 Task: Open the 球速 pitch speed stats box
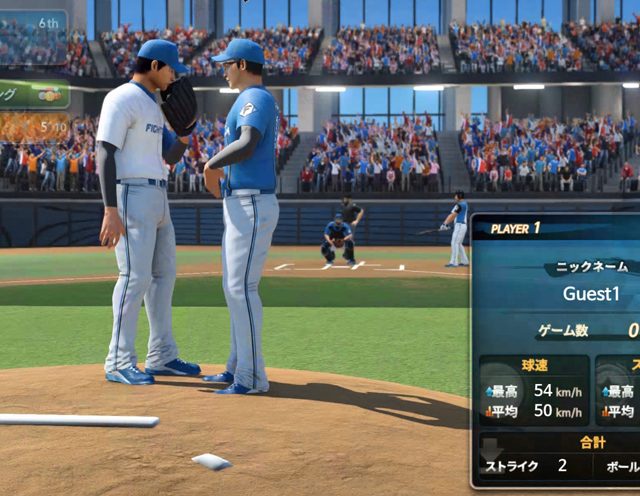click(534, 390)
